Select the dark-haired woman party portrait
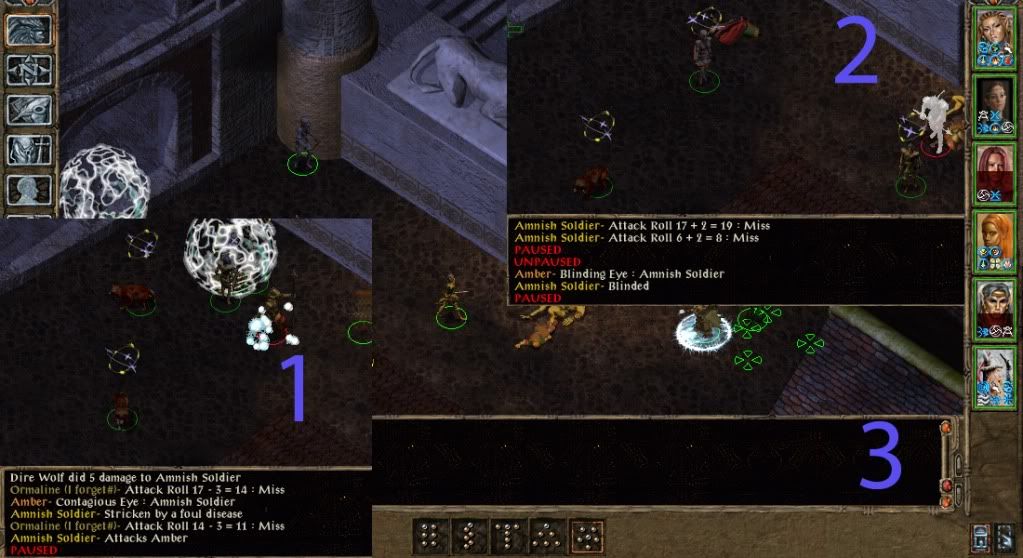This screenshot has height=558, width=1023. (x=995, y=106)
